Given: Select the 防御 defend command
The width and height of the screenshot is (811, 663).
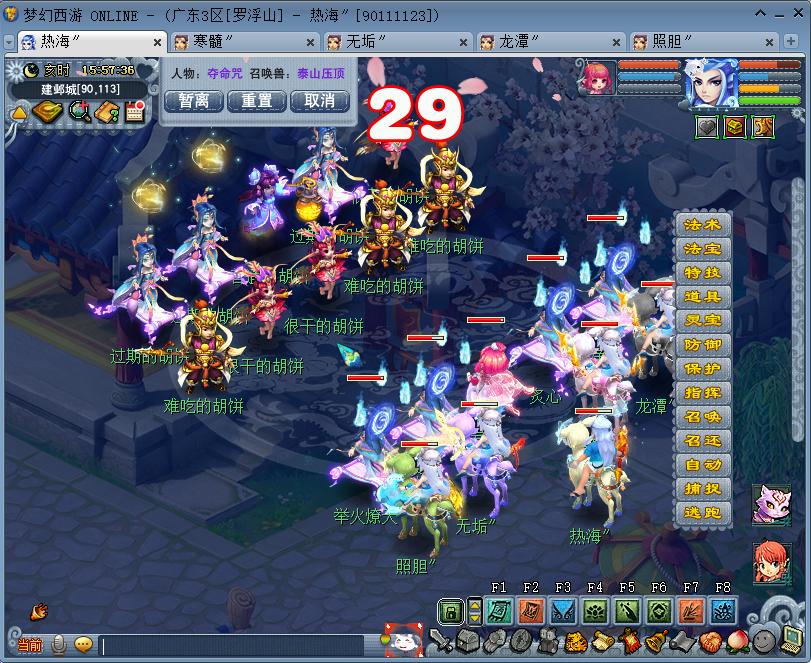Looking at the screenshot, I should (x=702, y=346).
